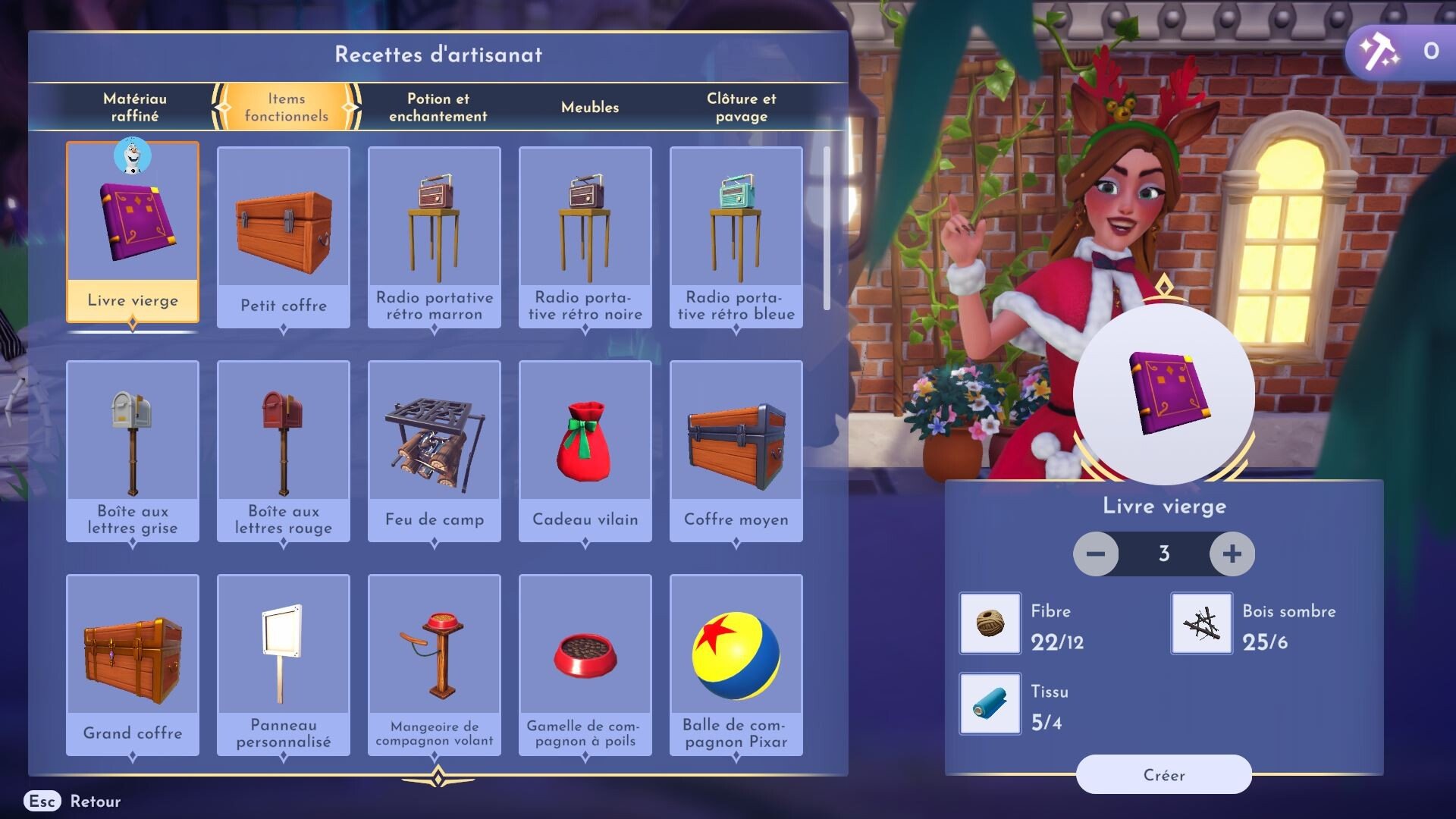Choose the Boîte aux lettres grise recipe
The height and width of the screenshot is (819, 1456).
pos(133,450)
